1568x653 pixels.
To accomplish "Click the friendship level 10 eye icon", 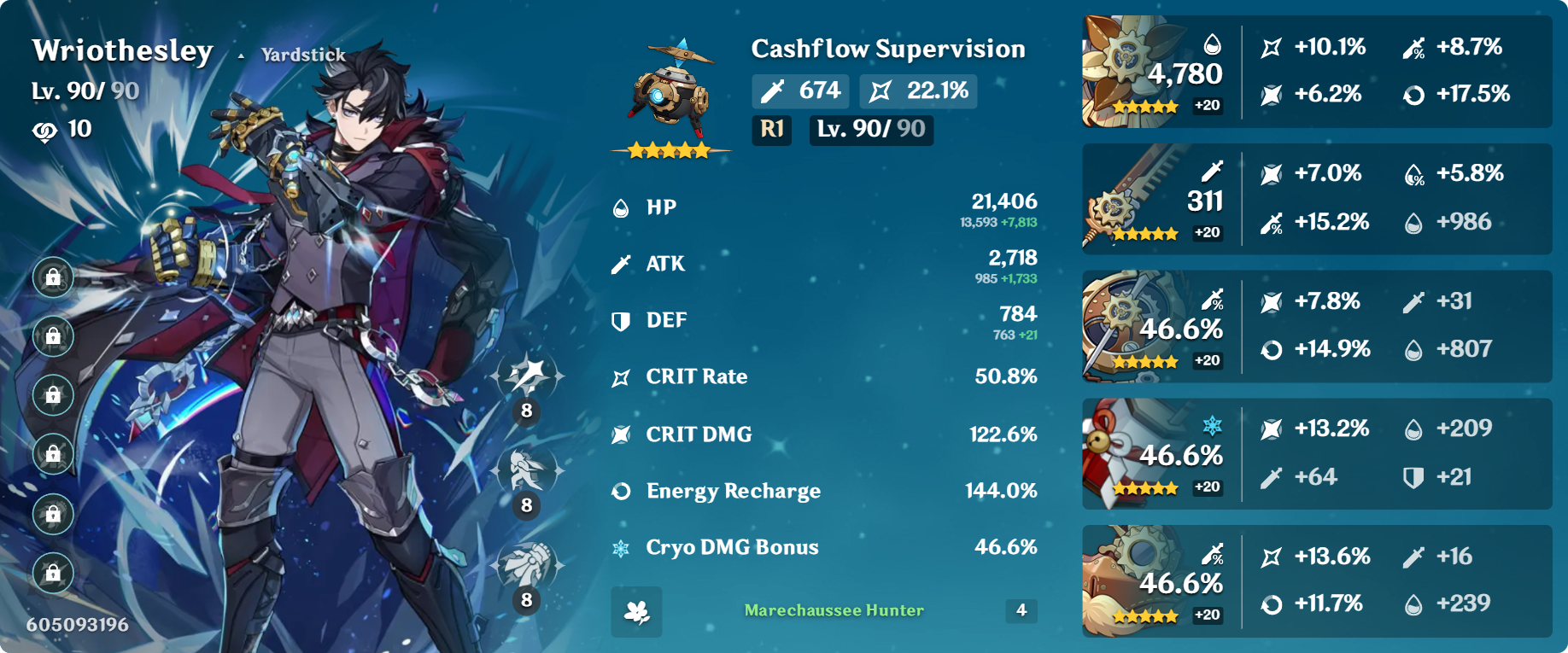I will pos(44,129).
